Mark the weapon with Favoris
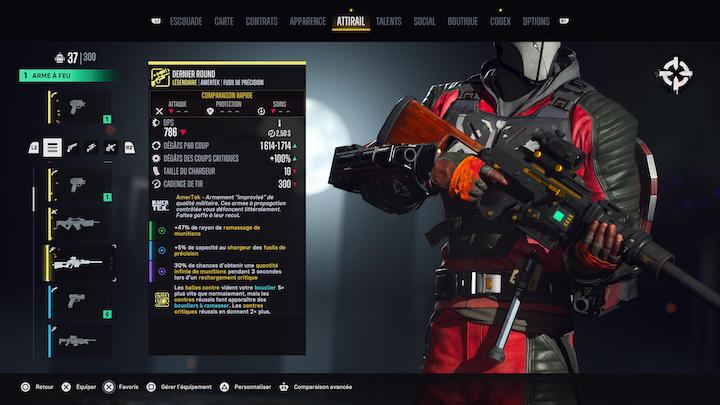 [122, 386]
